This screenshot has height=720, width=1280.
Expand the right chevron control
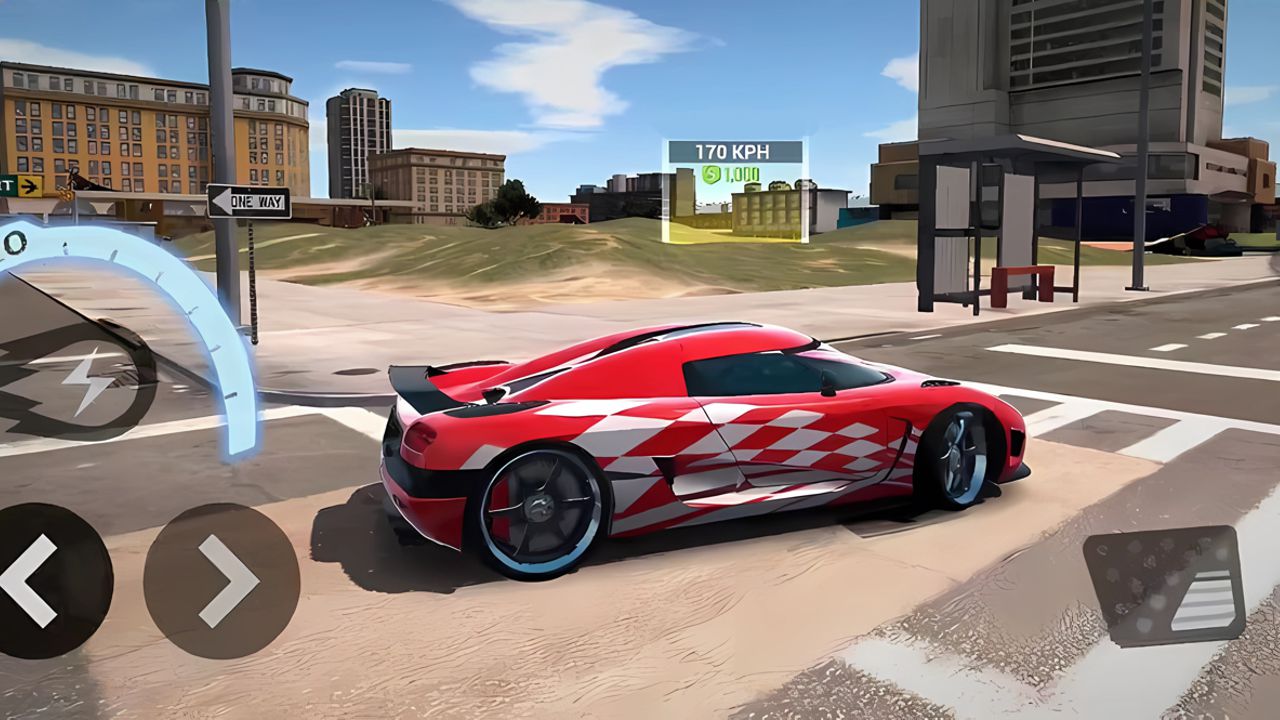click(220, 580)
